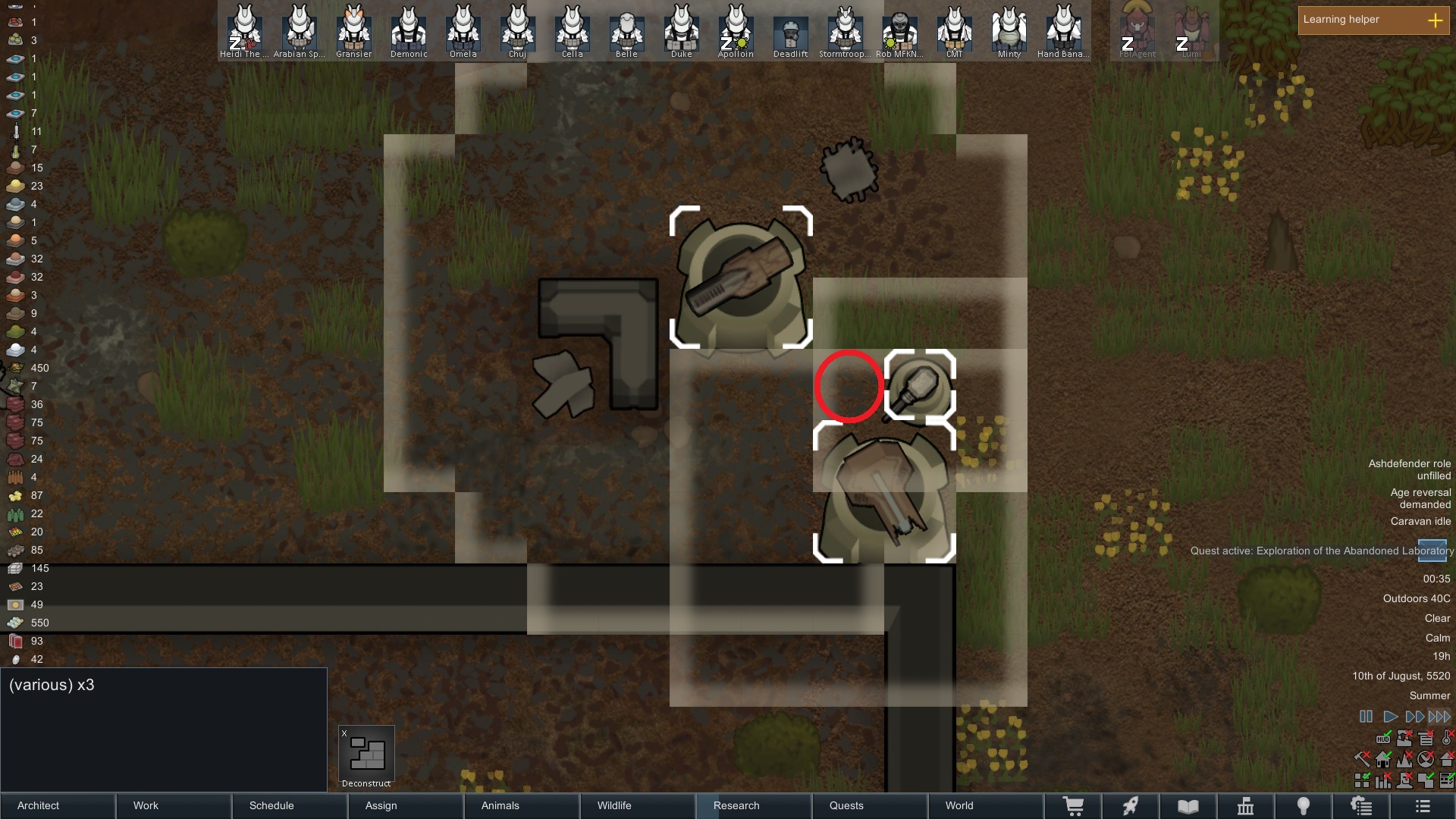Viewport: 1456px width, 819px height.
Task: Click the ship launch rocket icon
Action: click(1131, 805)
